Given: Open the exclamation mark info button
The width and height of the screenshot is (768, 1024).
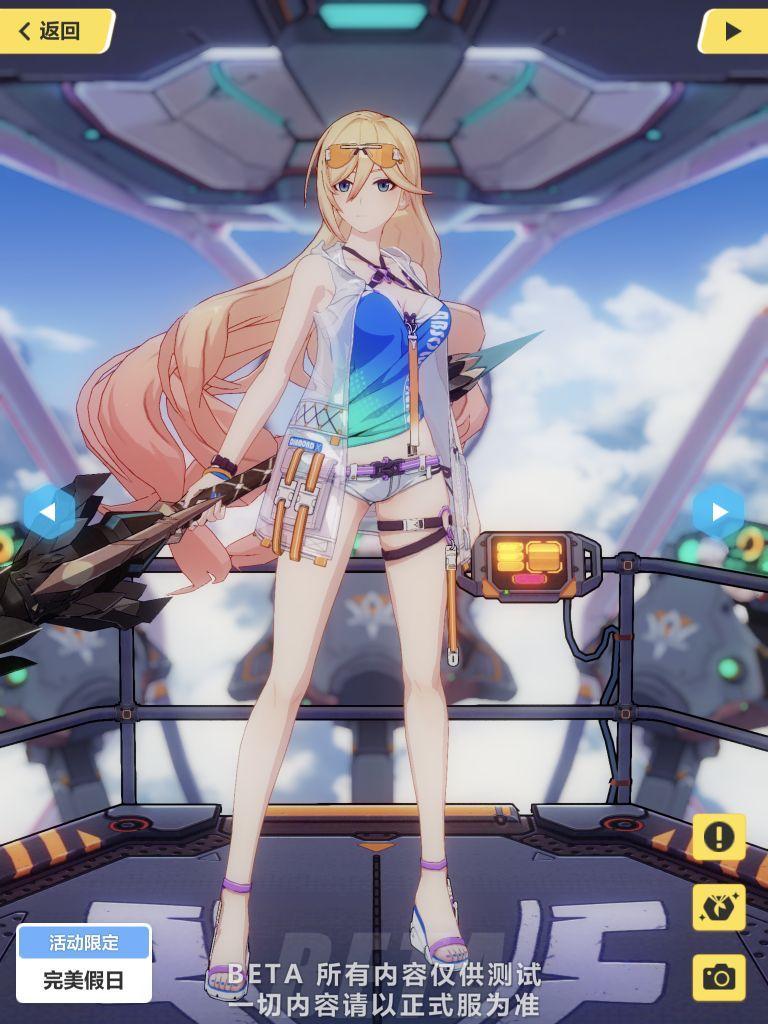Looking at the screenshot, I should pyautogui.click(x=718, y=837).
